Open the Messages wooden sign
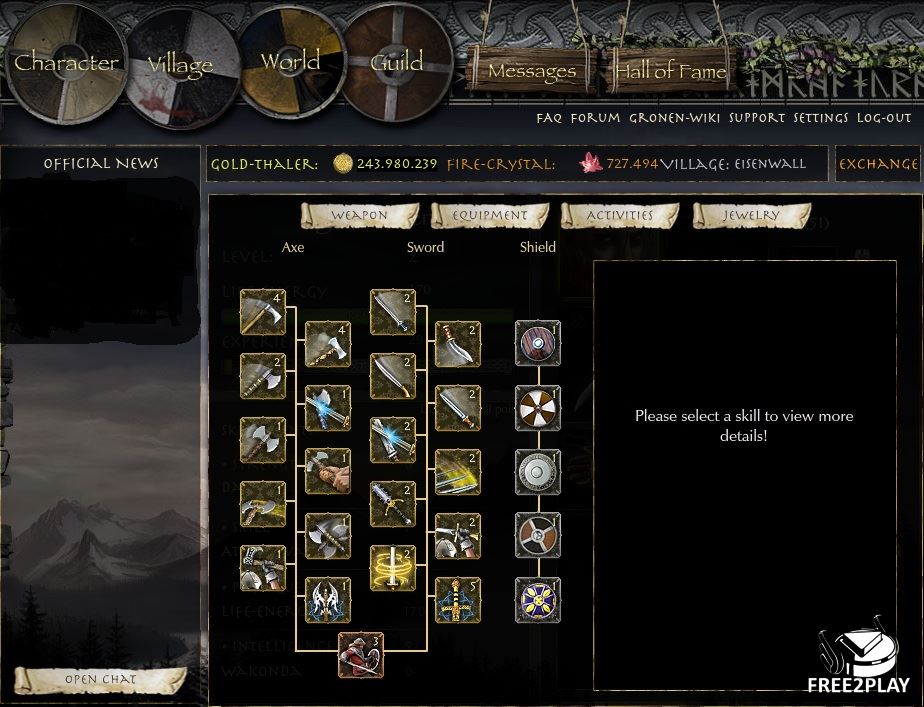This screenshot has width=924, height=707. (531, 72)
